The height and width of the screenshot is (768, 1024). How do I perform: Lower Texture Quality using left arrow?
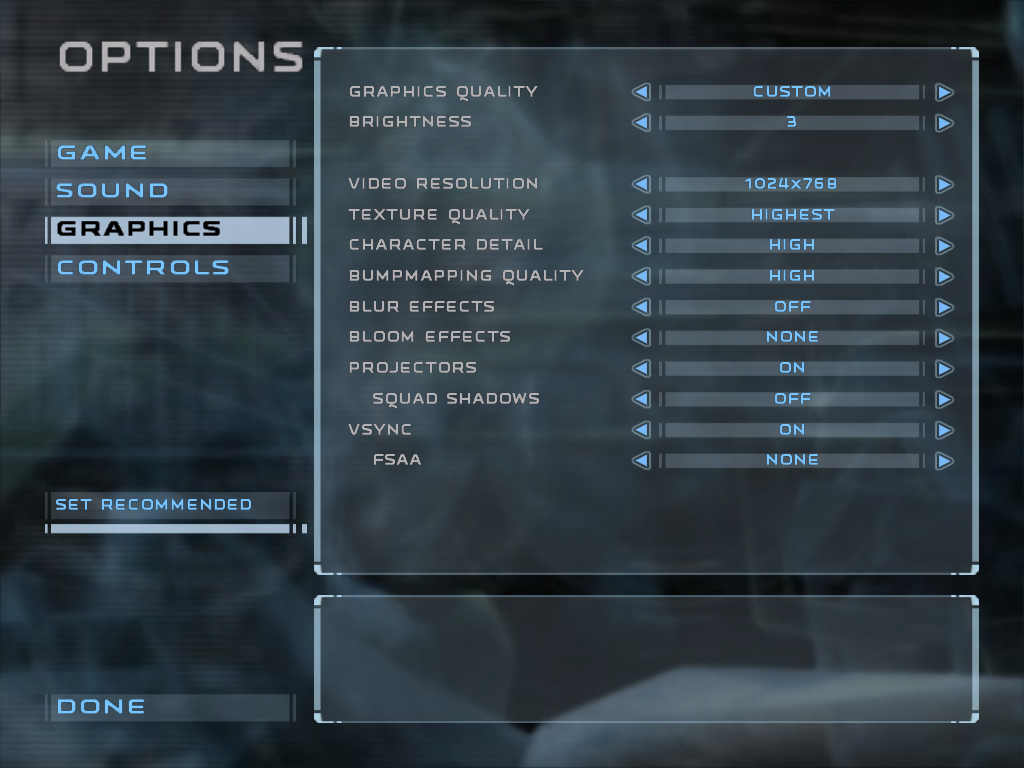tap(641, 215)
